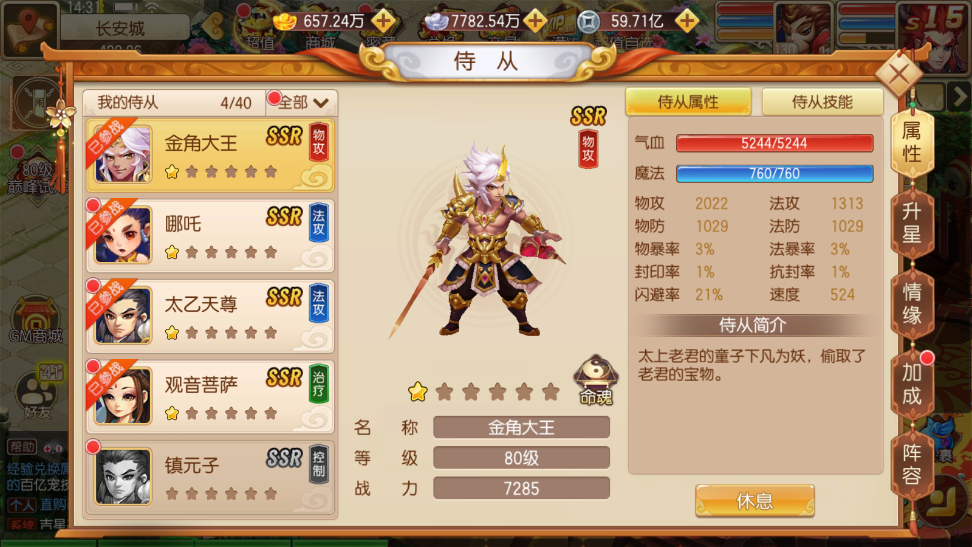The image size is (972, 547).
Task: Click the 休息 rest button
Action: click(x=754, y=501)
